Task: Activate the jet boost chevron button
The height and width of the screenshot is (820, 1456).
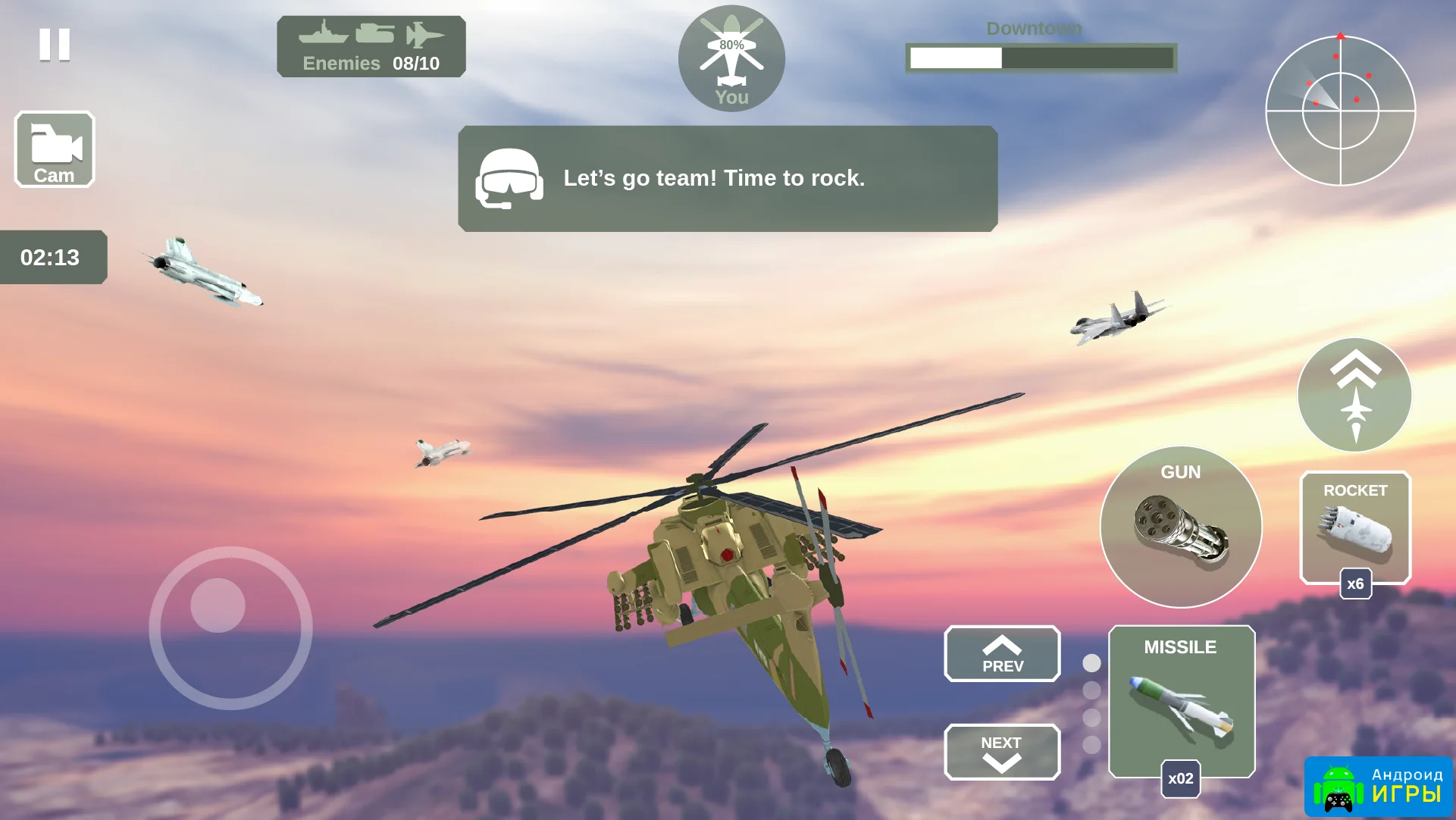Action: point(1354,395)
